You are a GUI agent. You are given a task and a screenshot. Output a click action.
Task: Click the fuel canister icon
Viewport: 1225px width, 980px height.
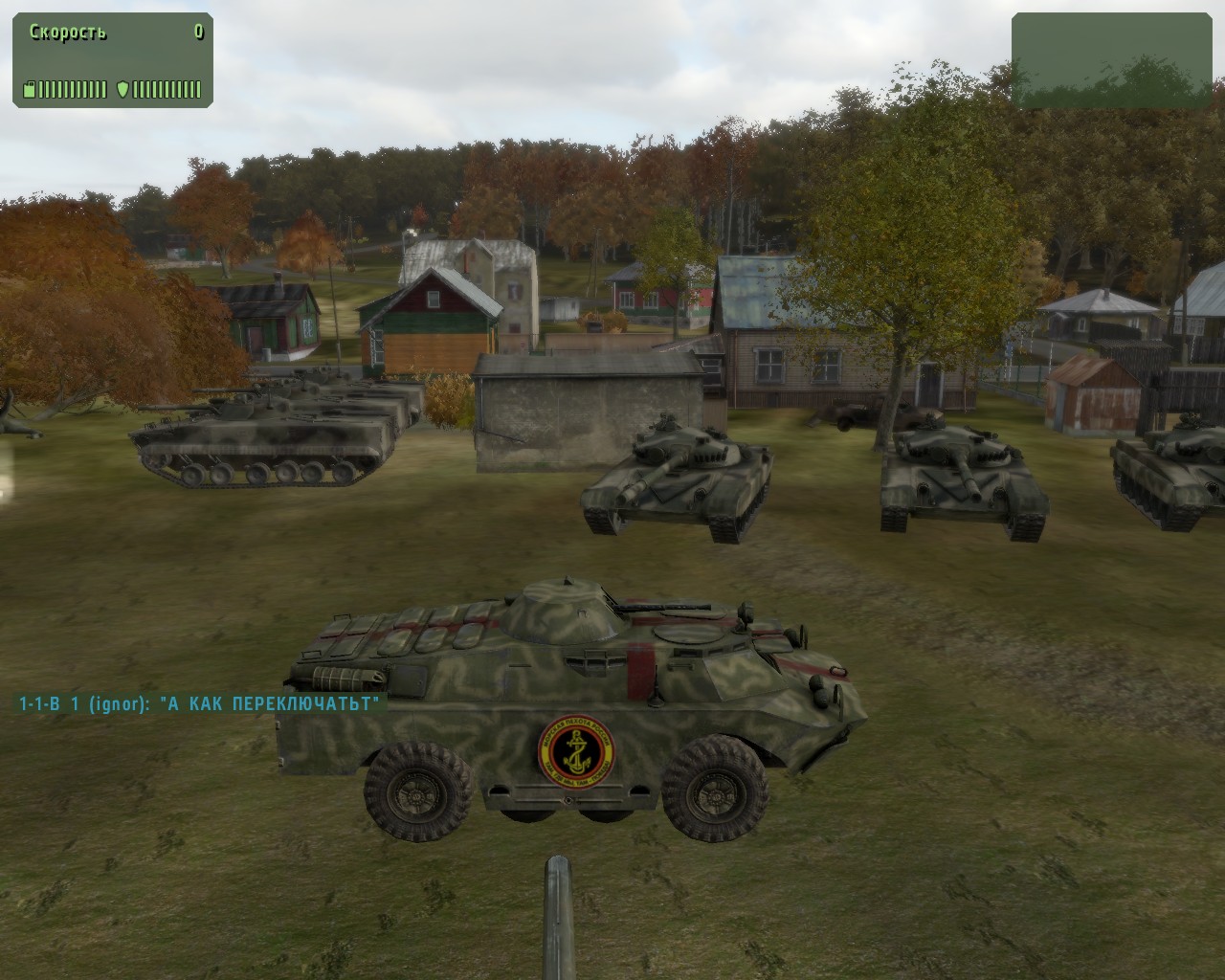[x=29, y=90]
